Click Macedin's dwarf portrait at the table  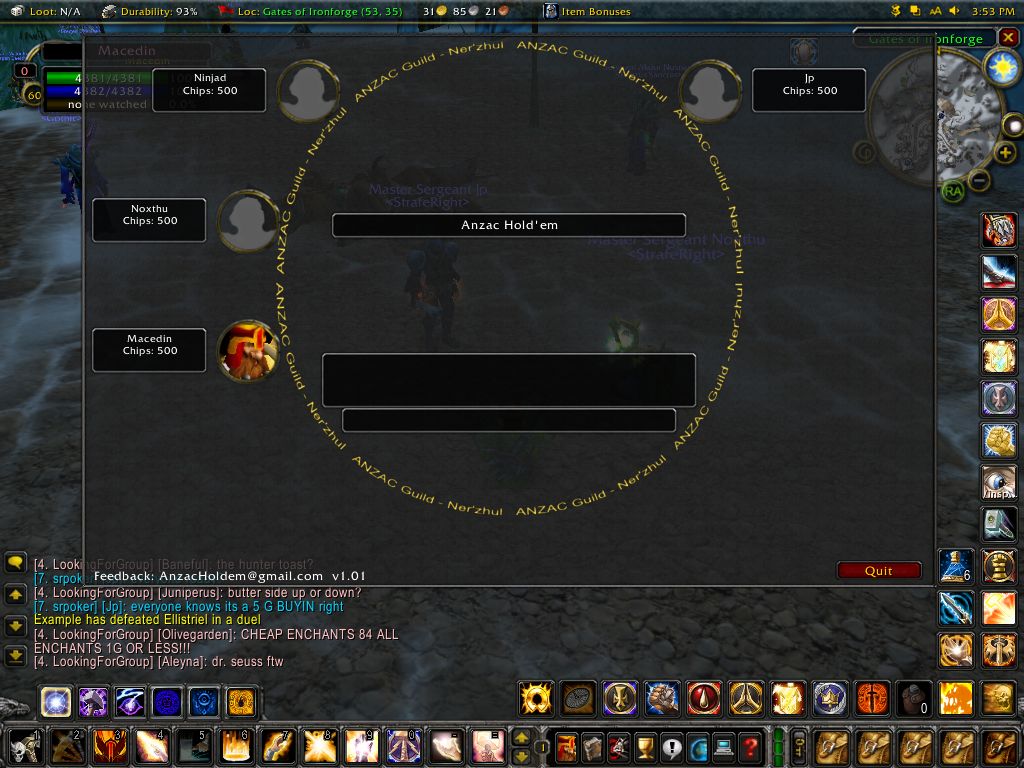tap(247, 350)
